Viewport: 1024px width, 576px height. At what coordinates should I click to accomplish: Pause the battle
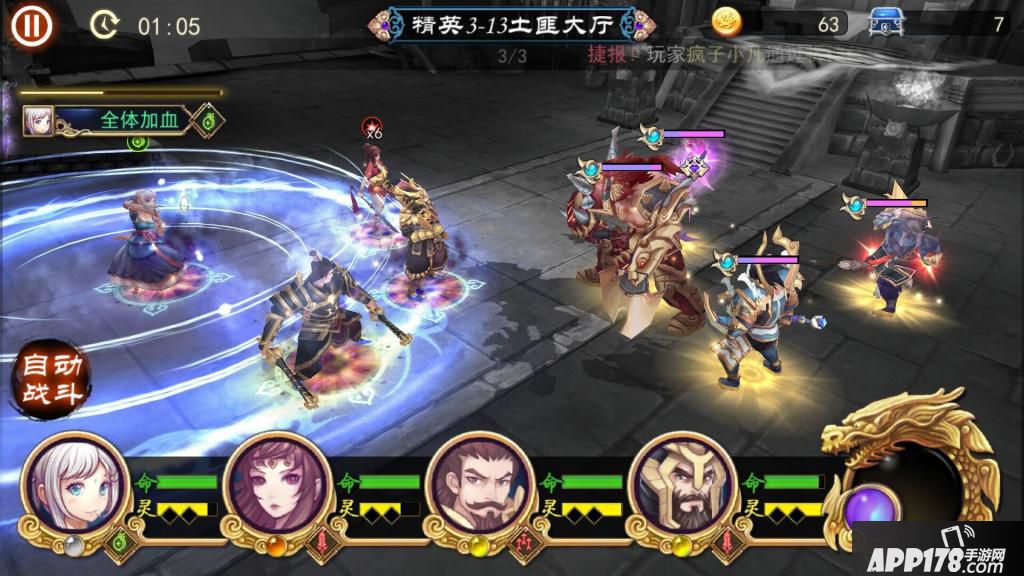click(32, 24)
